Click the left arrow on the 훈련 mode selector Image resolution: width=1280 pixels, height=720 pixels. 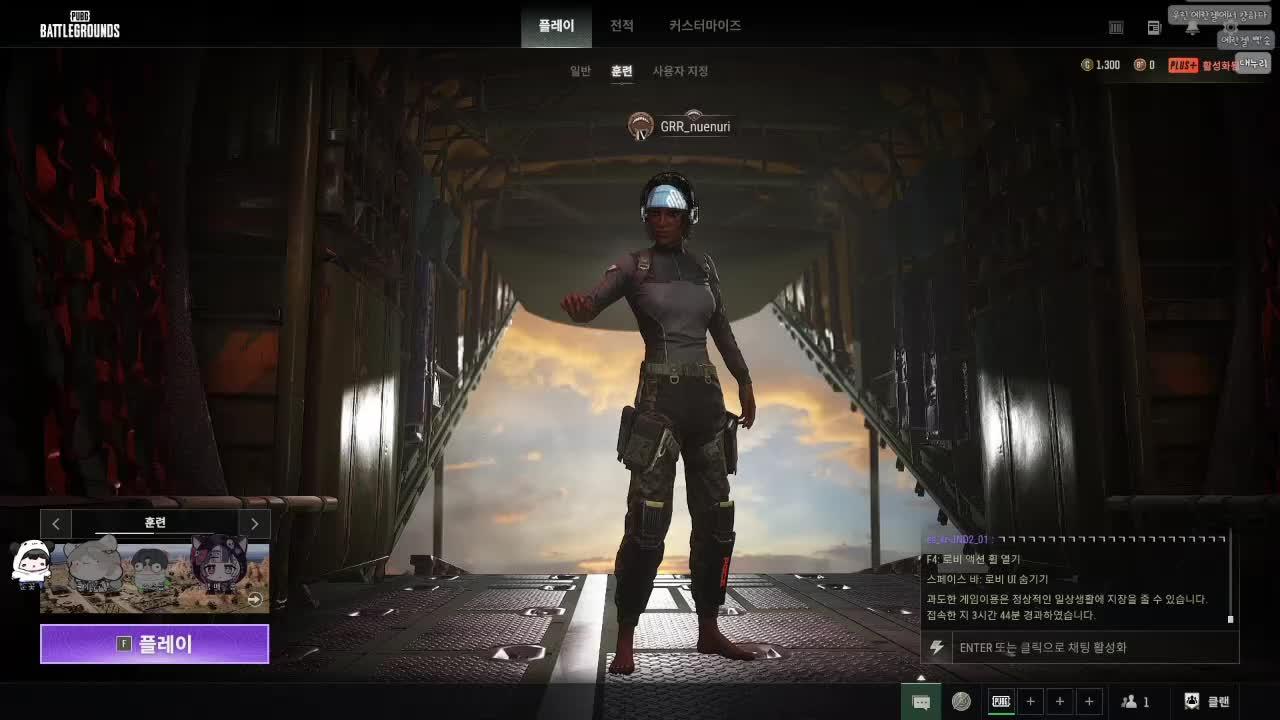coord(55,523)
